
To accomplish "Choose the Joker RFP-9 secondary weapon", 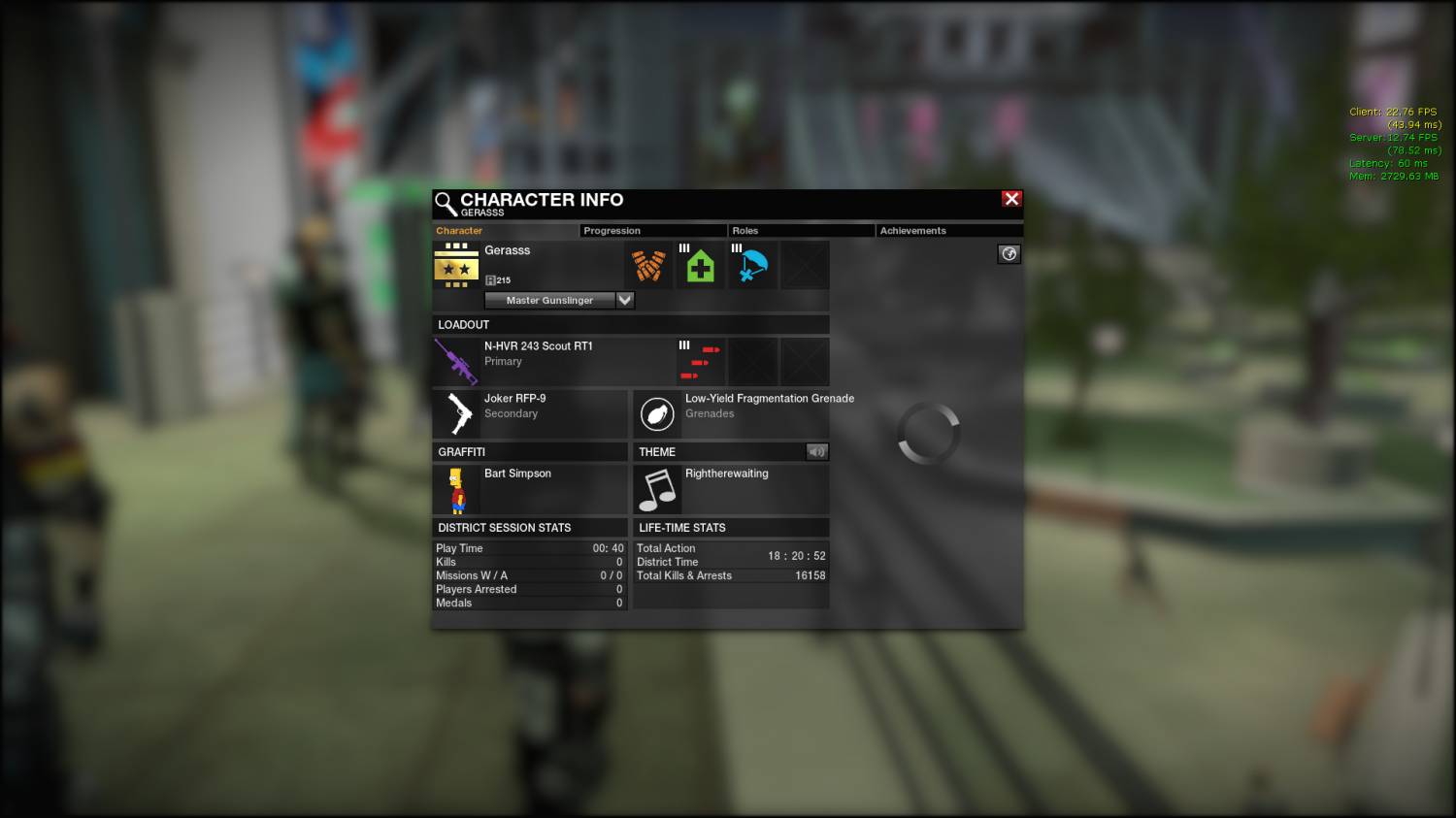I will click(x=456, y=413).
